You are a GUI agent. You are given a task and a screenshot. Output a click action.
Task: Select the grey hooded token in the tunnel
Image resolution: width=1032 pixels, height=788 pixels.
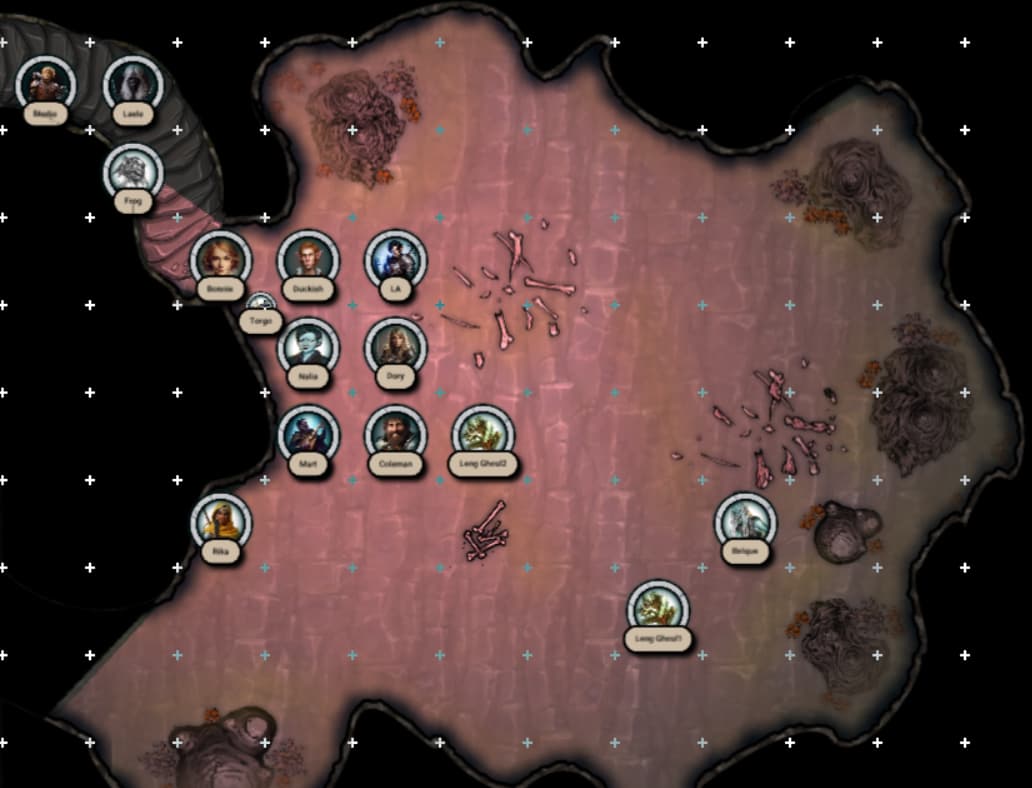[x=133, y=84]
